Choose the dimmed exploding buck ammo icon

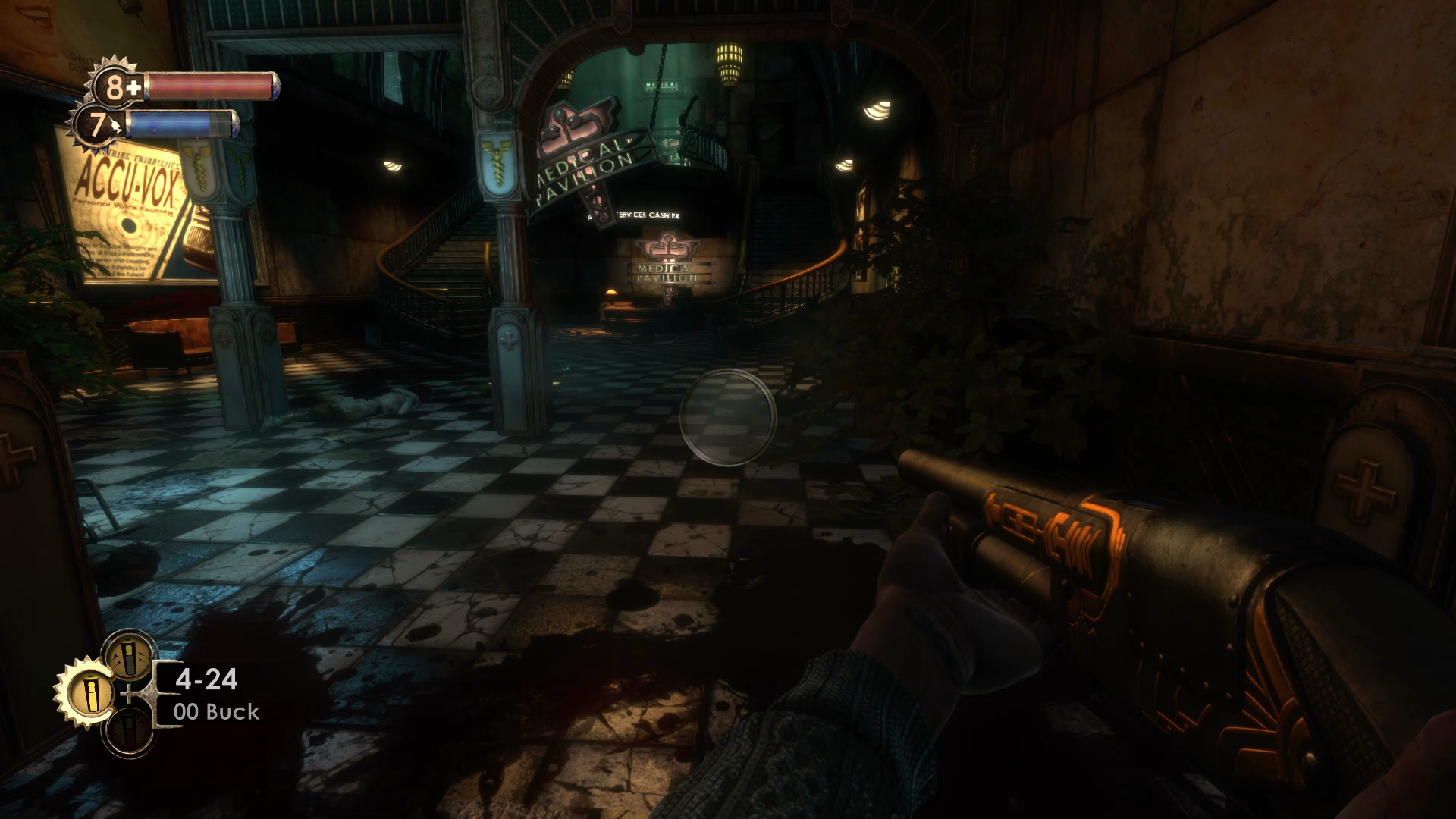(x=127, y=733)
